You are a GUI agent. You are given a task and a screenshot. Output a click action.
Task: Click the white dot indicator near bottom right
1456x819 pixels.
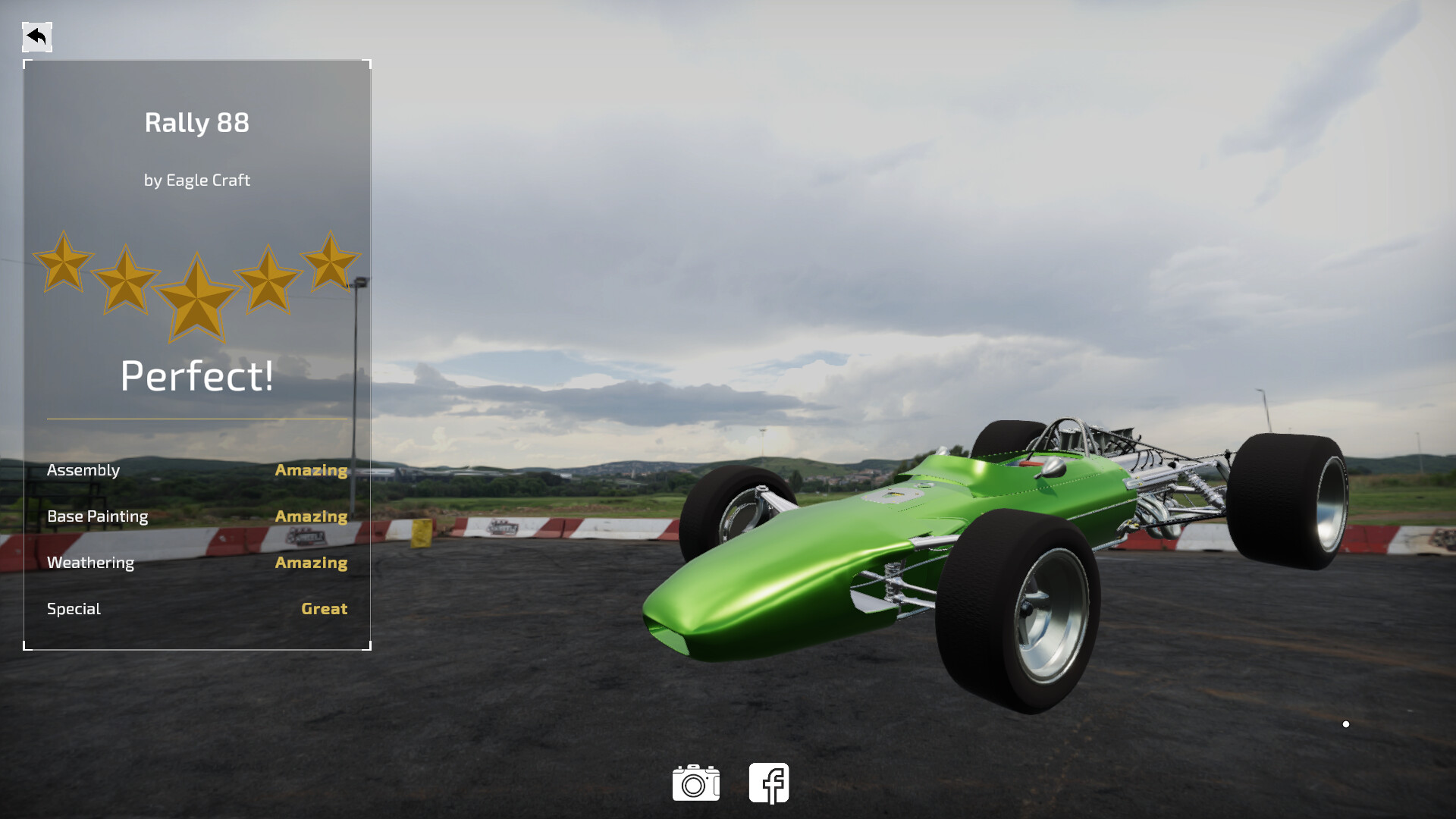coord(1346,723)
